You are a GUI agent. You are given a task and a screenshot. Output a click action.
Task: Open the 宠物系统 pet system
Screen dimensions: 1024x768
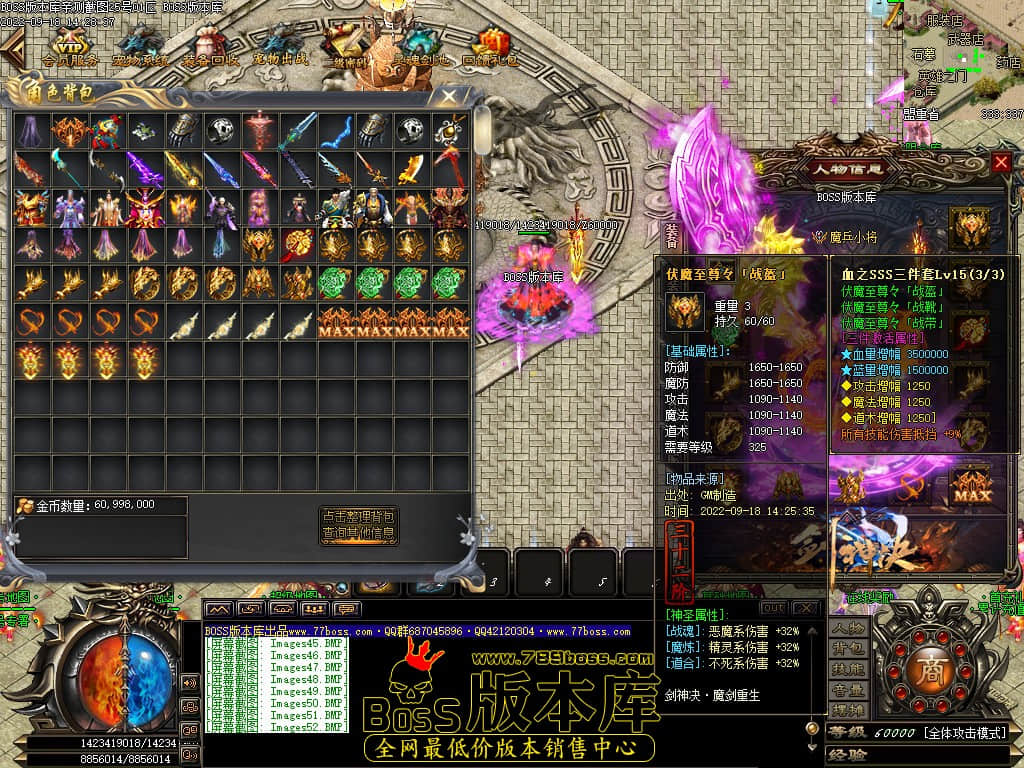(x=140, y=48)
